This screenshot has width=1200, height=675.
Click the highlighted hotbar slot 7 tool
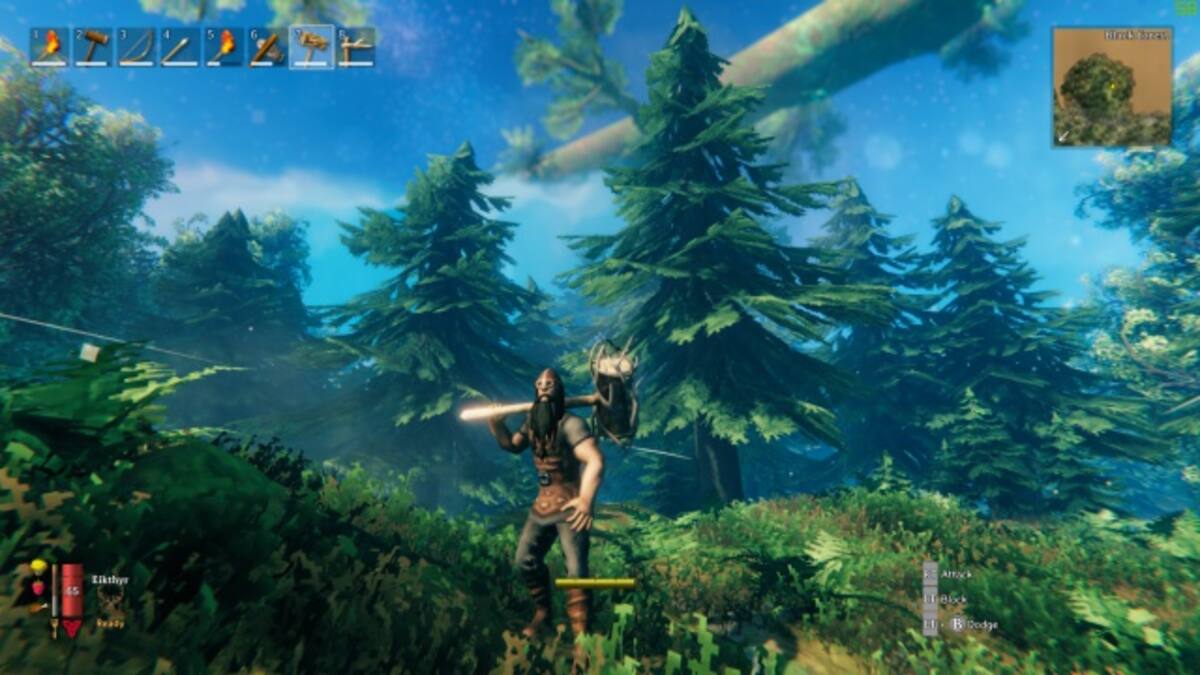(x=312, y=47)
